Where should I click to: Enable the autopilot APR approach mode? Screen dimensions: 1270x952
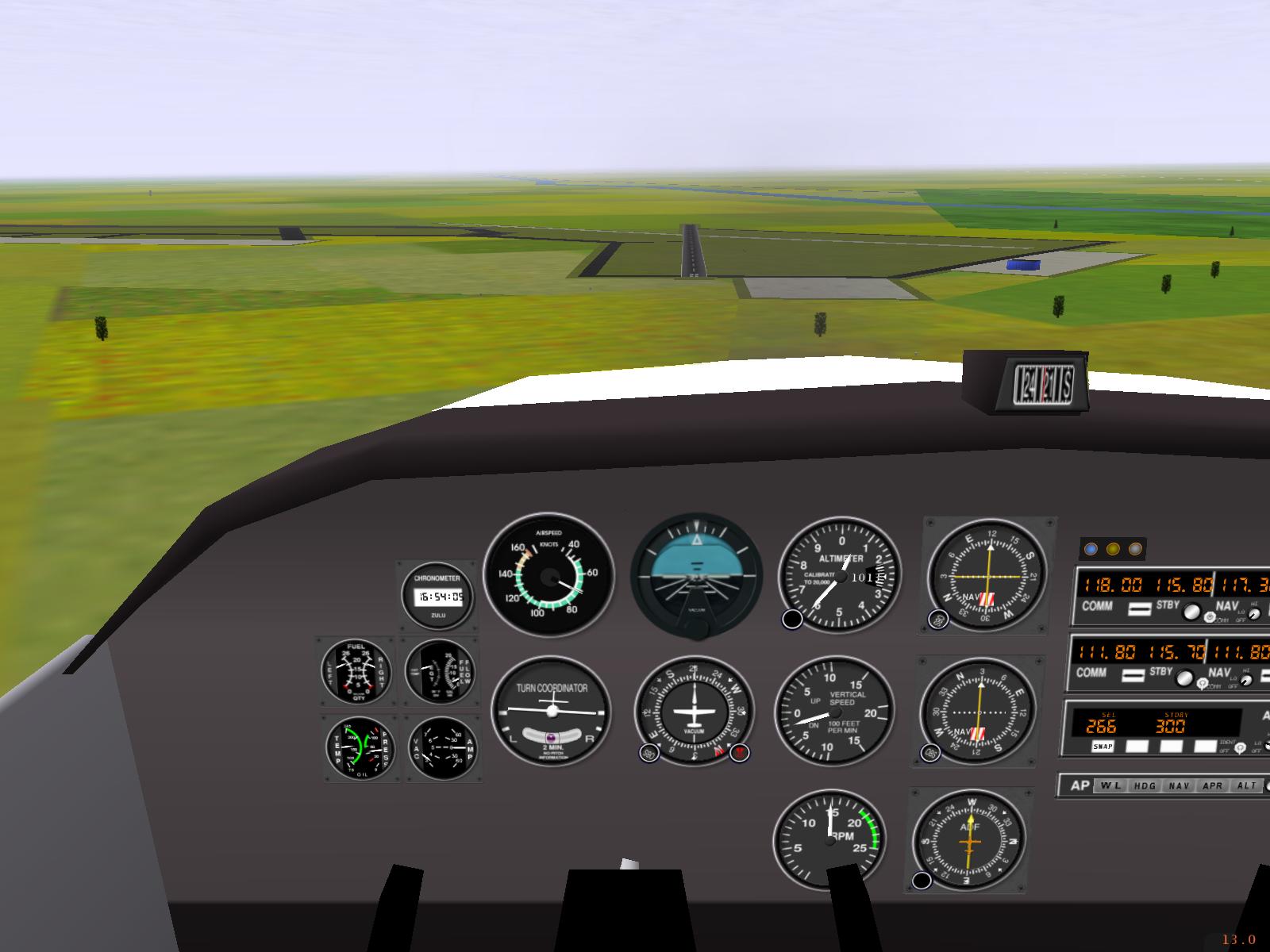tap(1213, 785)
